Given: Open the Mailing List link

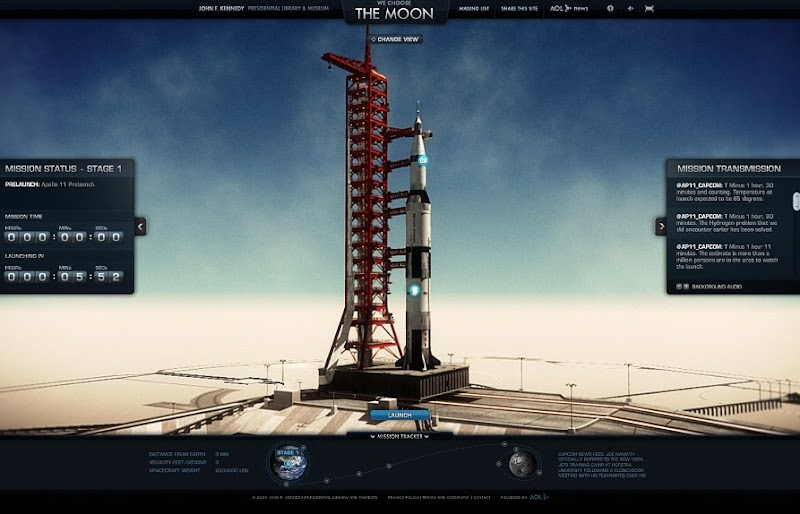Looking at the screenshot, I should (474, 8).
